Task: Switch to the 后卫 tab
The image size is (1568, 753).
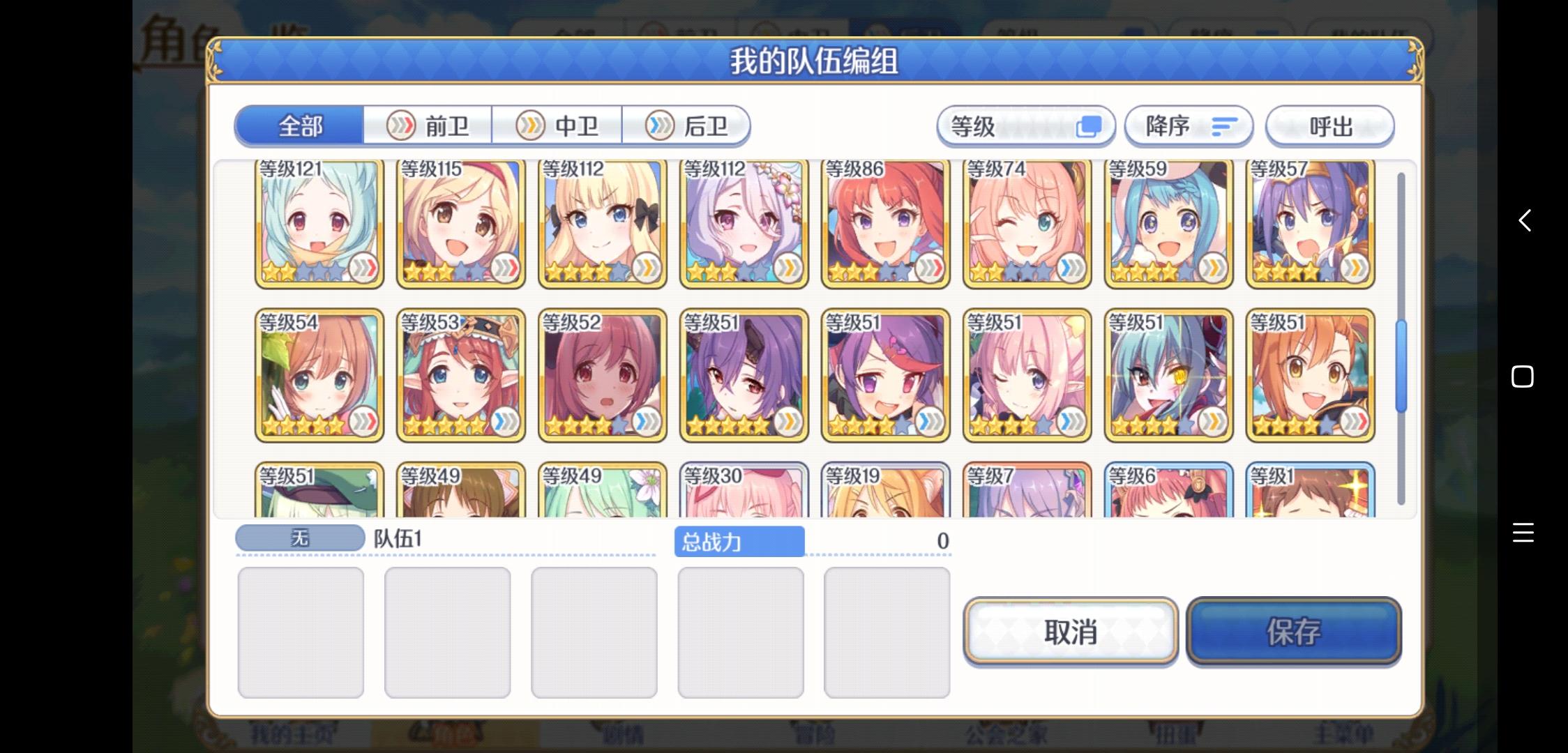Action: (688, 126)
